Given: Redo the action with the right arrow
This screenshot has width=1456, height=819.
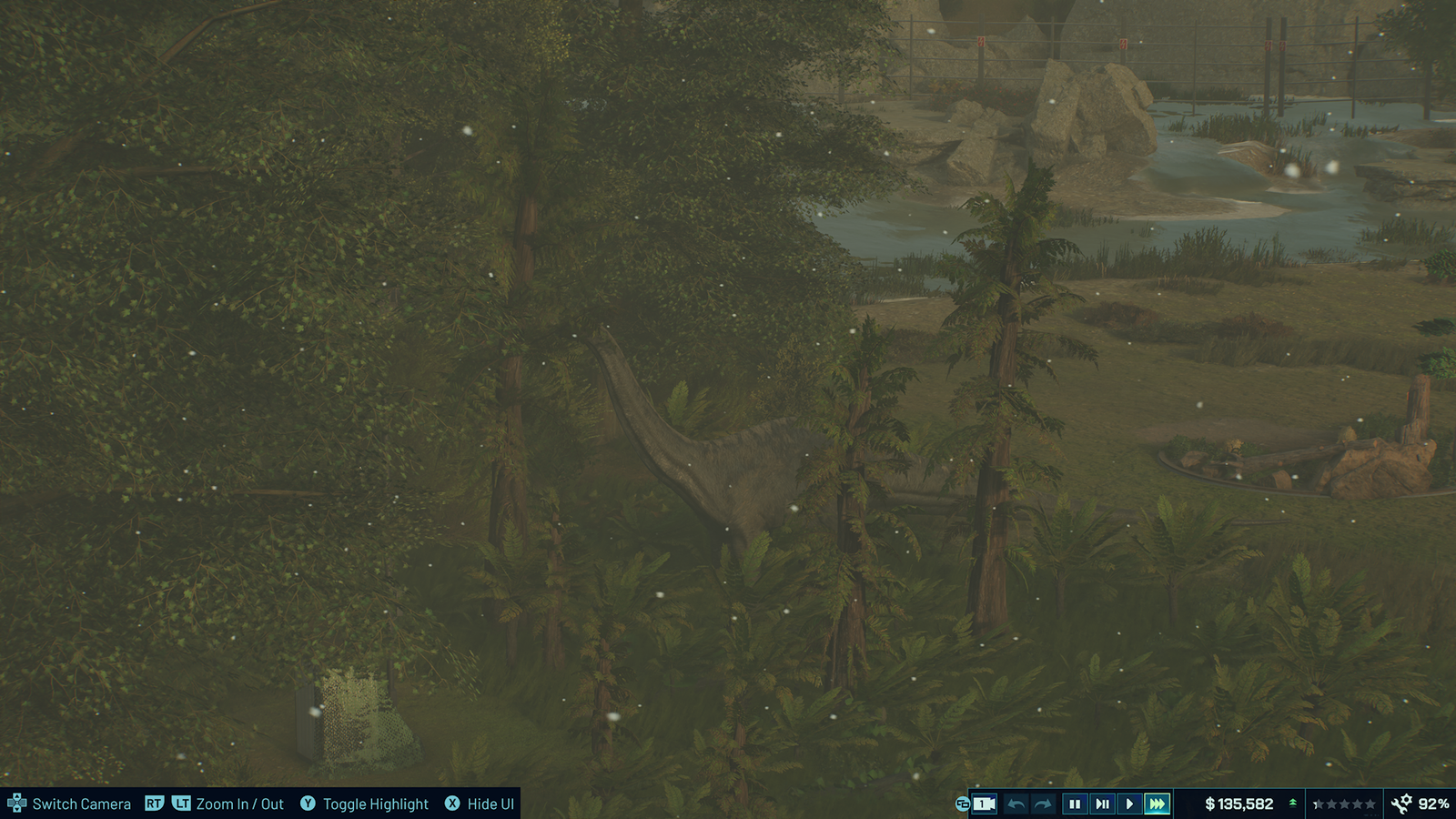Looking at the screenshot, I should click(1043, 804).
